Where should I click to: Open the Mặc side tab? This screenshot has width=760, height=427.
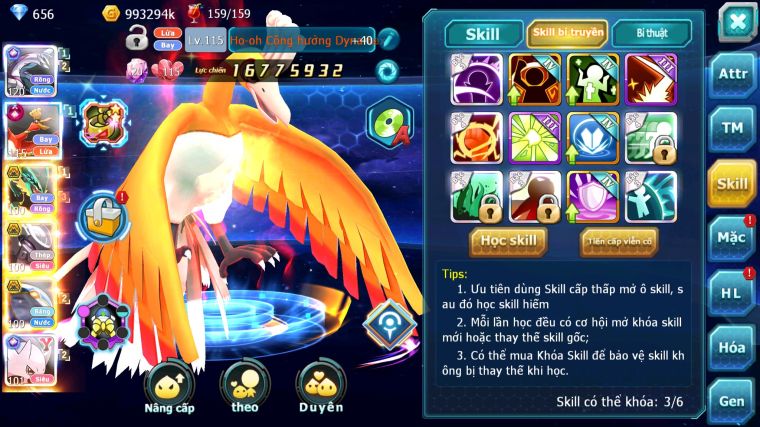coord(732,238)
